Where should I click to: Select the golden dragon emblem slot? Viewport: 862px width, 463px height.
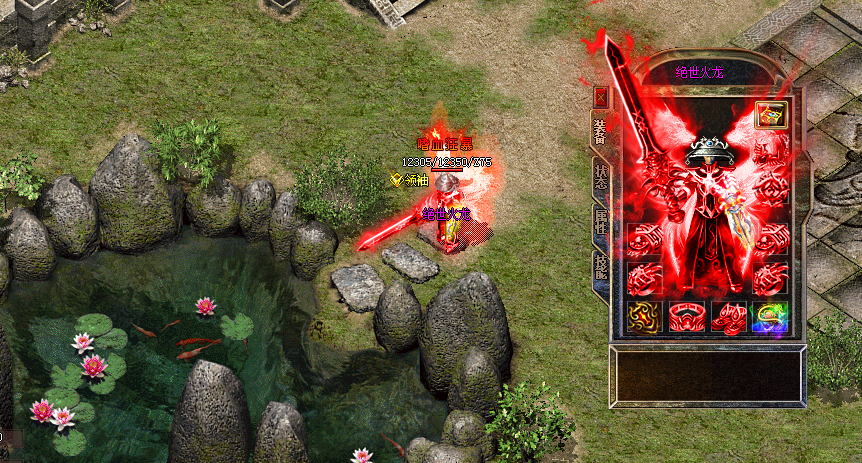click(x=644, y=318)
